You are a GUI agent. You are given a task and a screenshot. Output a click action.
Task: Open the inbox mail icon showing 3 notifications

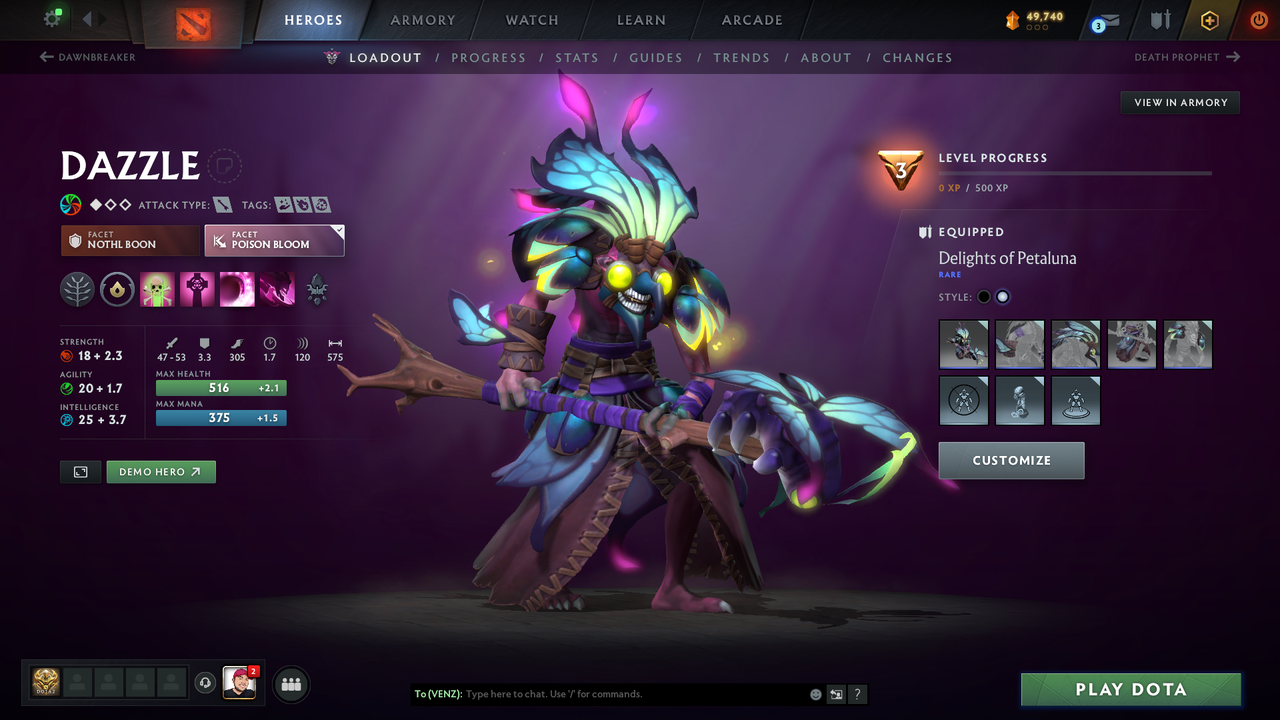[1104, 19]
